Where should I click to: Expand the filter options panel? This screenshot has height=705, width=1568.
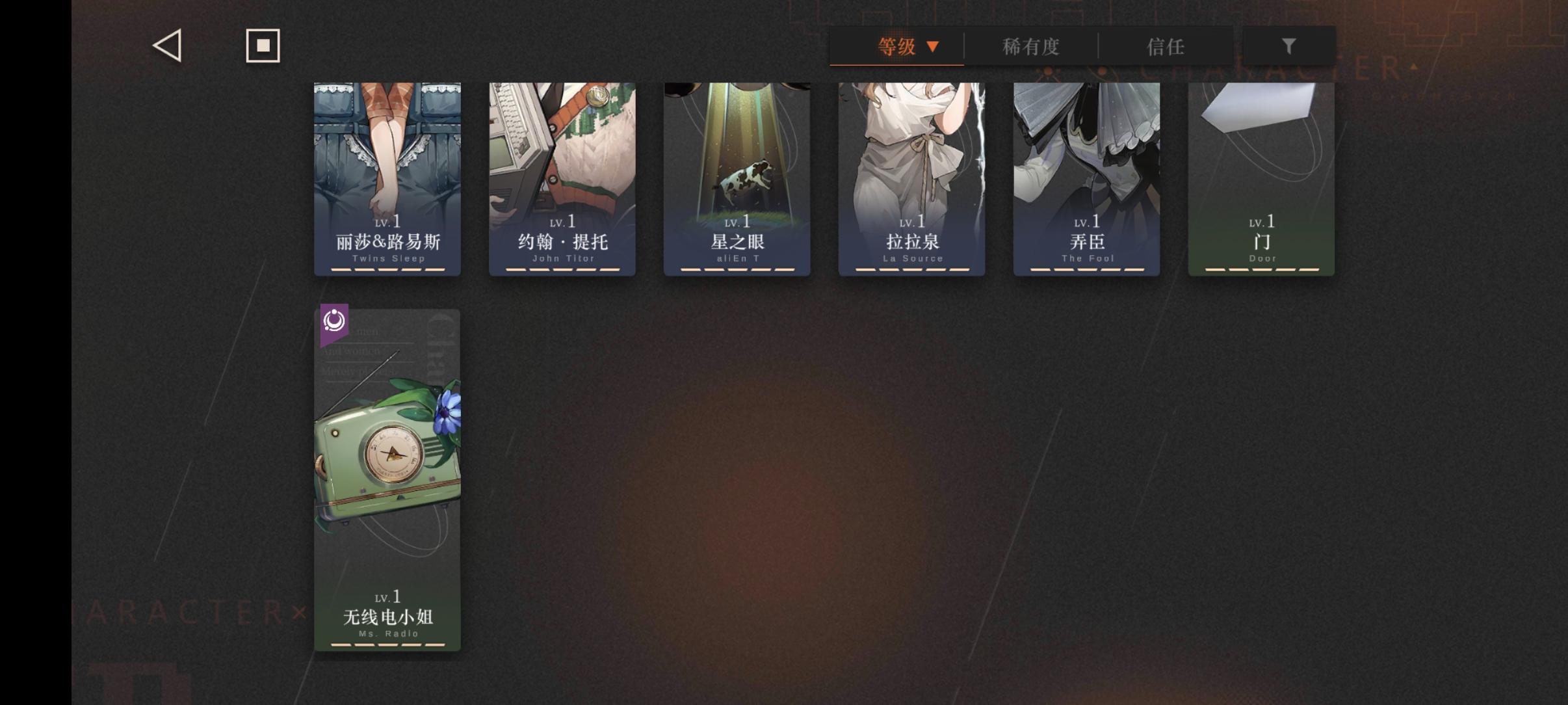(x=1289, y=45)
